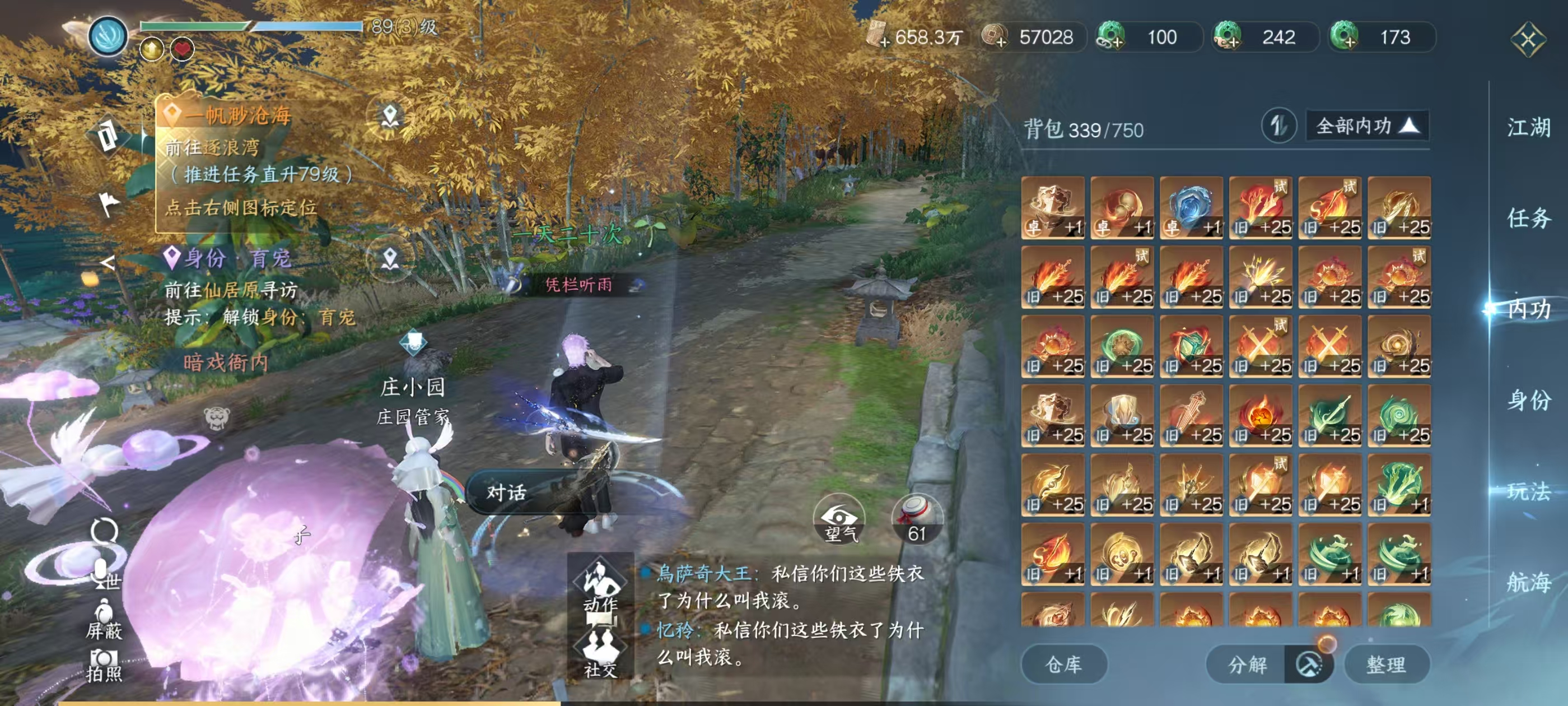
Task: Click the 屏蔽 block icon
Action: [x=105, y=616]
